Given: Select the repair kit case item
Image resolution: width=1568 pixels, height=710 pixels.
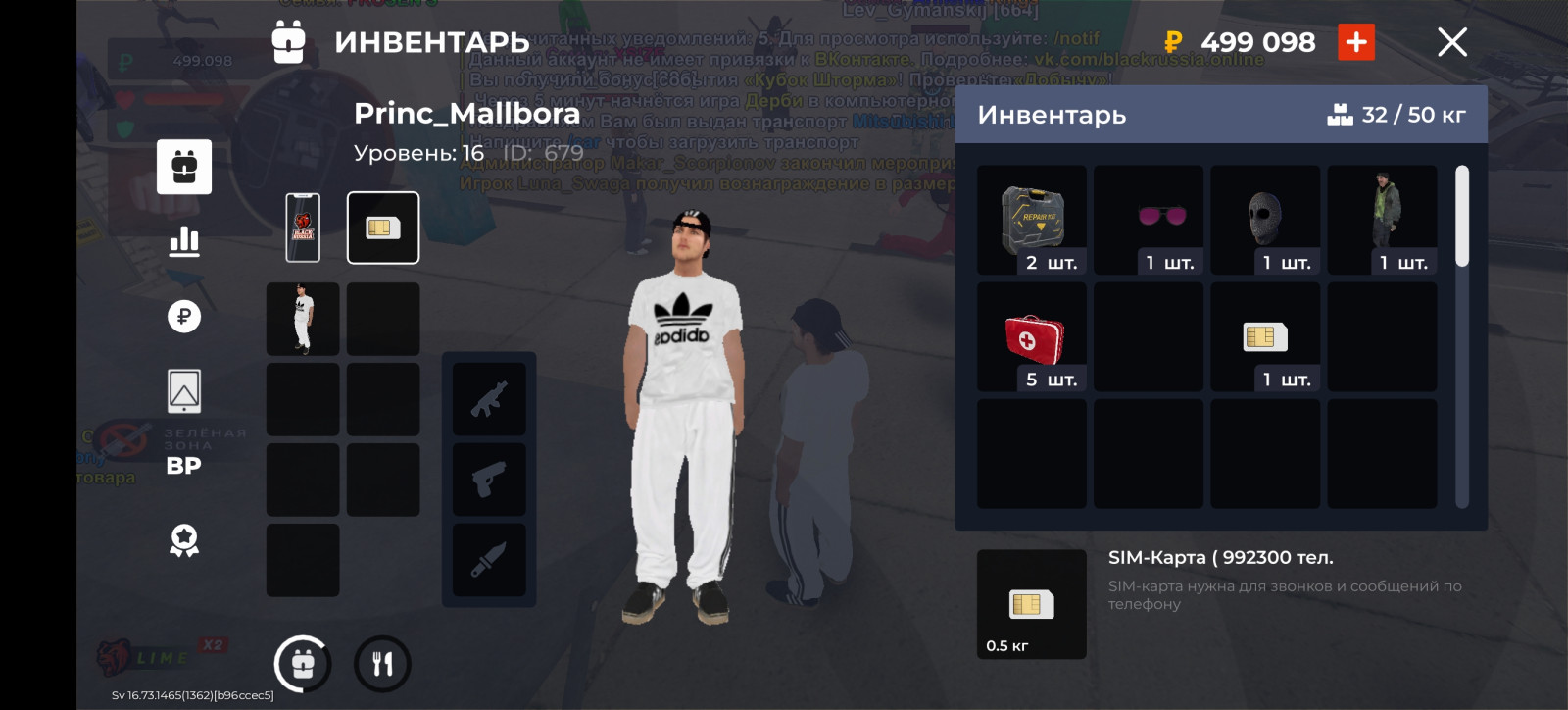Looking at the screenshot, I should click(1032, 220).
